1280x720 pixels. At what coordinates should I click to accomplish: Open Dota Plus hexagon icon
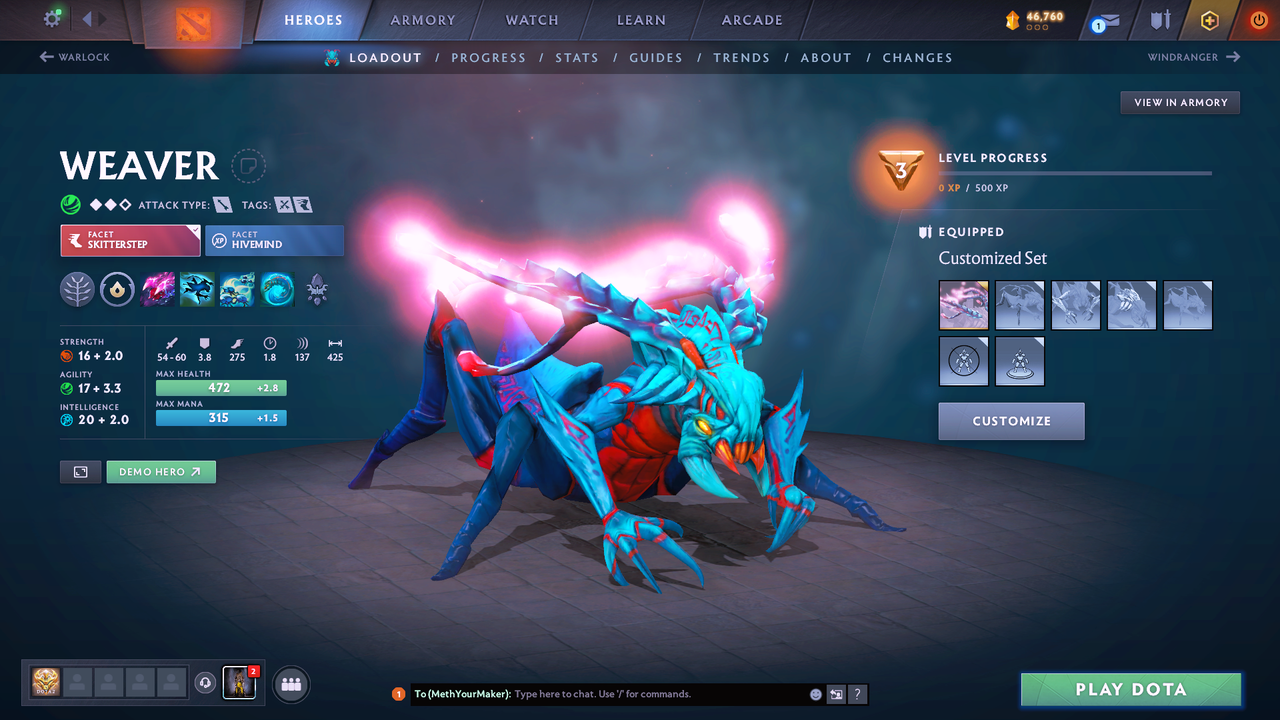(1209, 19)
